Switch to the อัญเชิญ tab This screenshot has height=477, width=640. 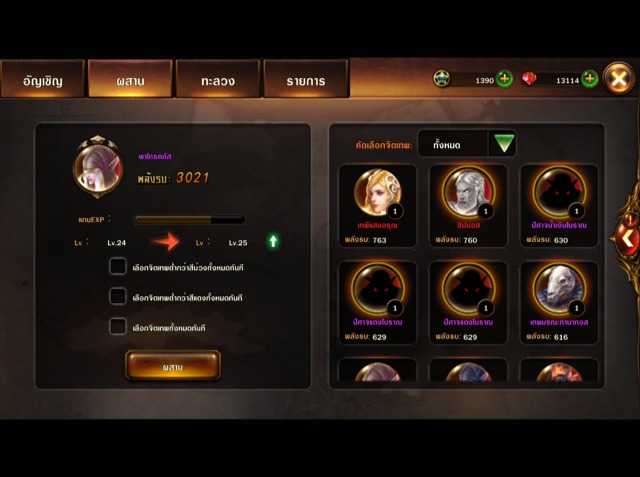[43, 80]
